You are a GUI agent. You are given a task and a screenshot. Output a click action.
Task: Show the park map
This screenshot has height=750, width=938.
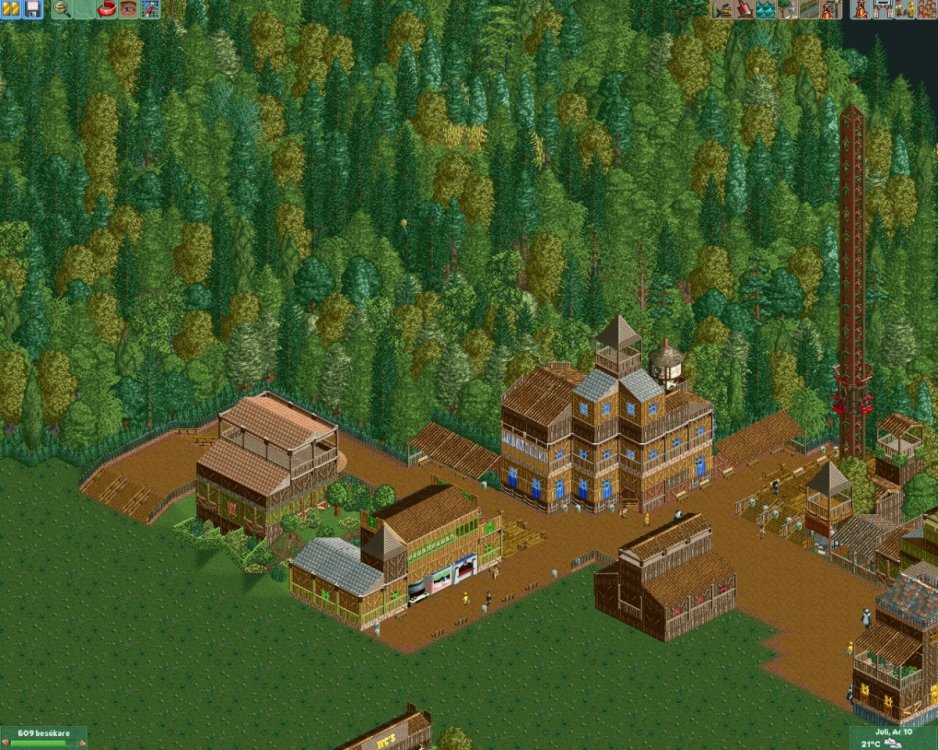[149, 9]
